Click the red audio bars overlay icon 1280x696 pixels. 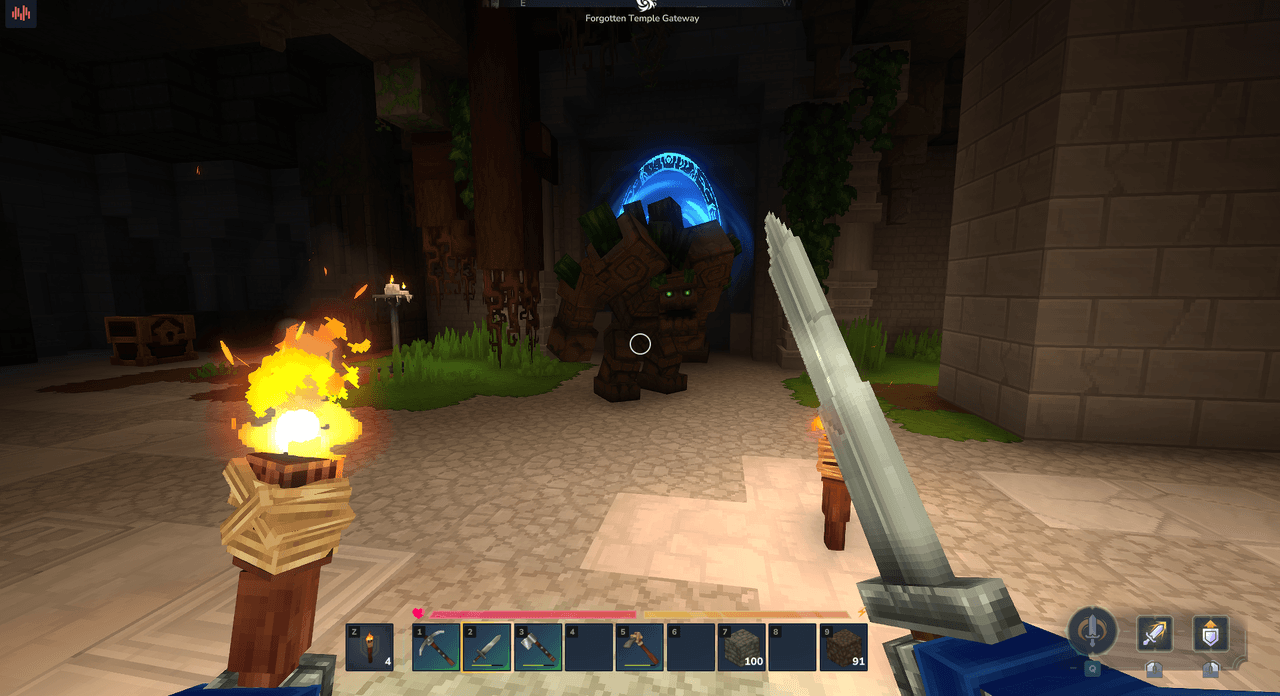[21, 15]
